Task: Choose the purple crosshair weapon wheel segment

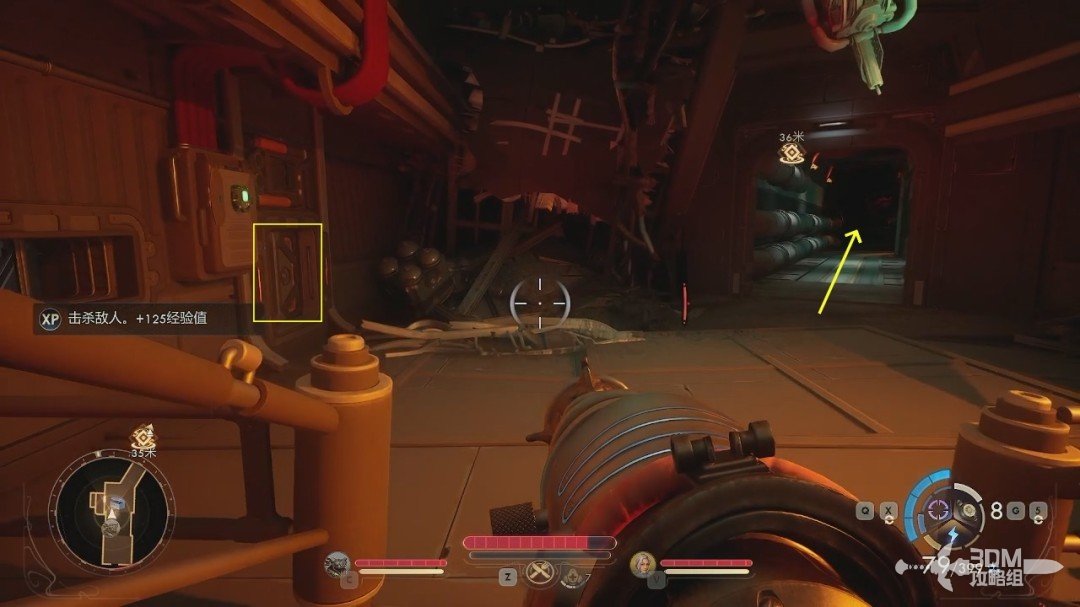Action: click(938, 509)
